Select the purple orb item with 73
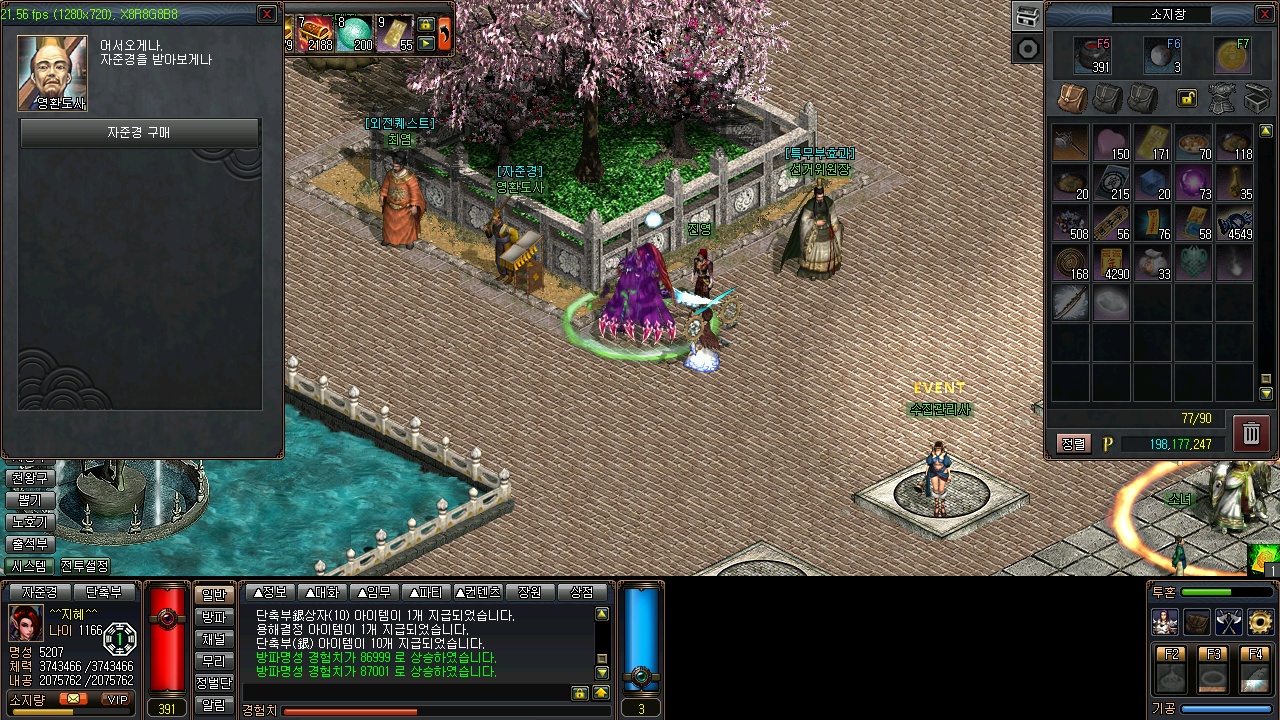Viewport: 1280px width, 720px height. point(1192,182)
